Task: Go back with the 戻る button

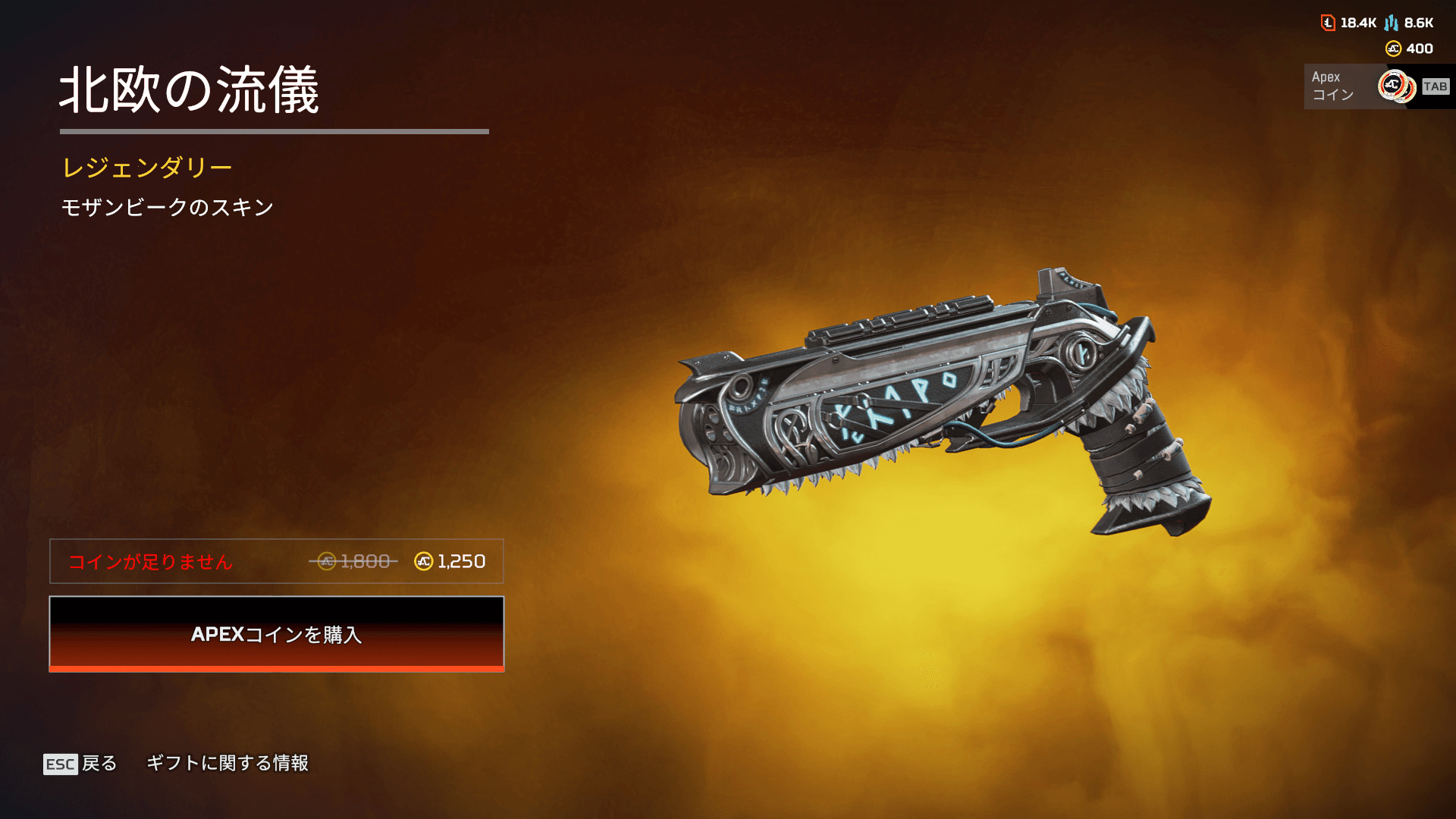Action: [x=80, y=763]
